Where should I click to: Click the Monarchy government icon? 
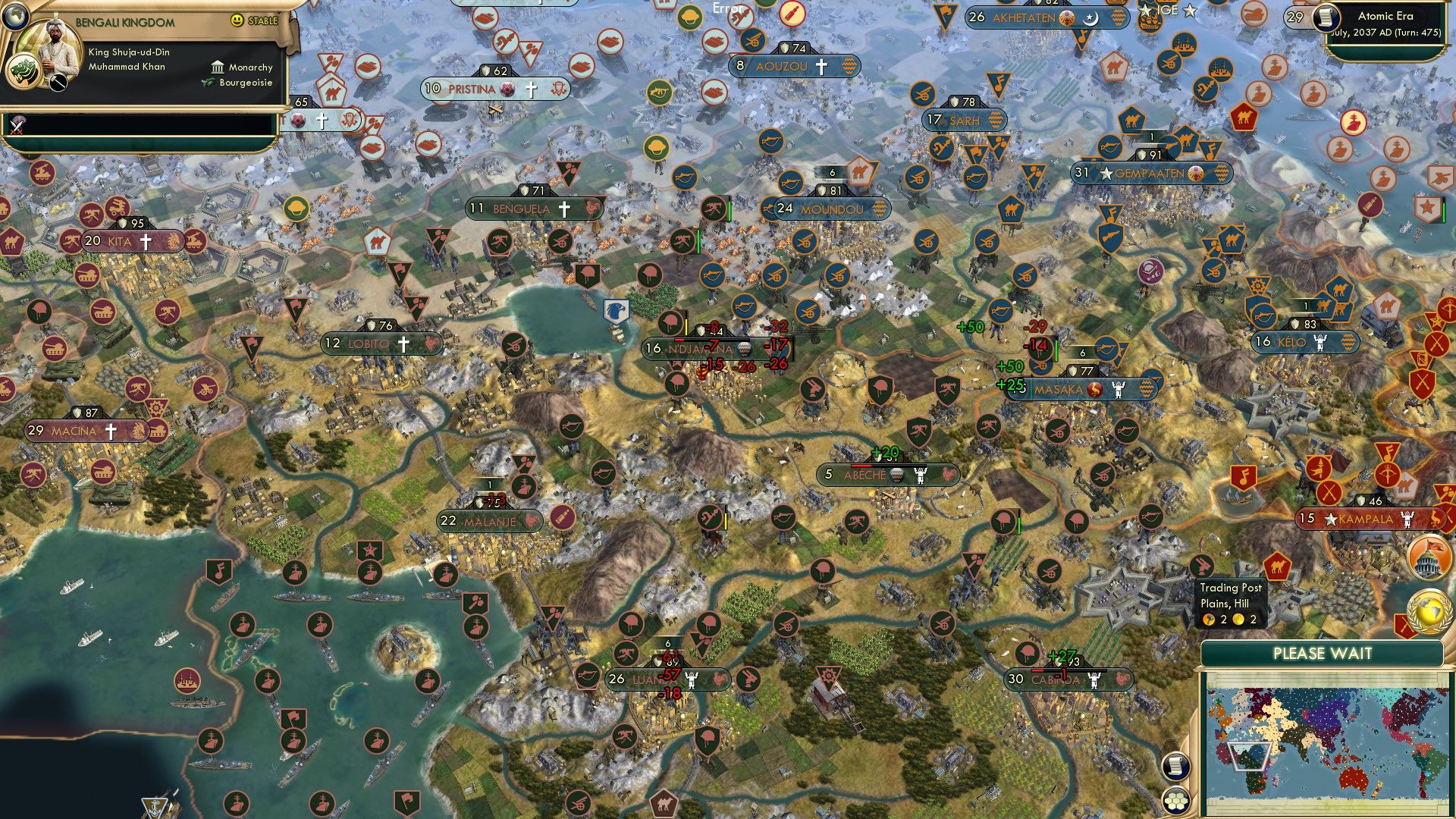pos(218,67)
